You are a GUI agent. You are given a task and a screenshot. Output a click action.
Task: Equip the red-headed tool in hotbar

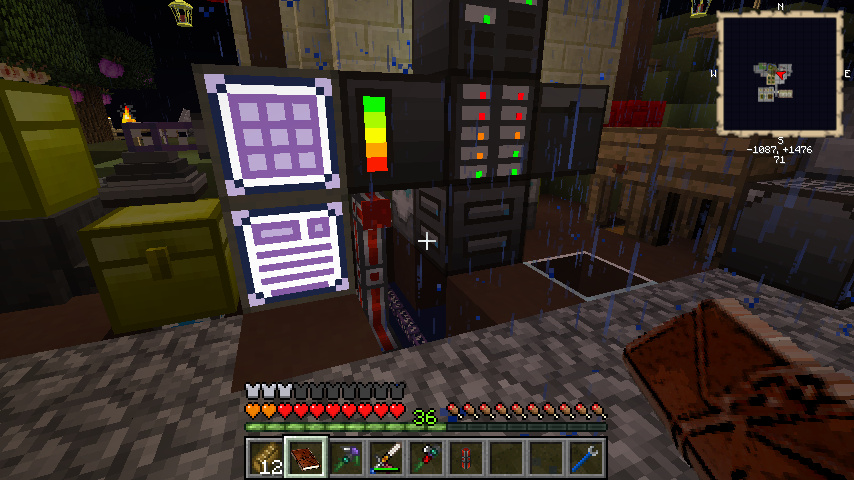click(x=425, y=458)
